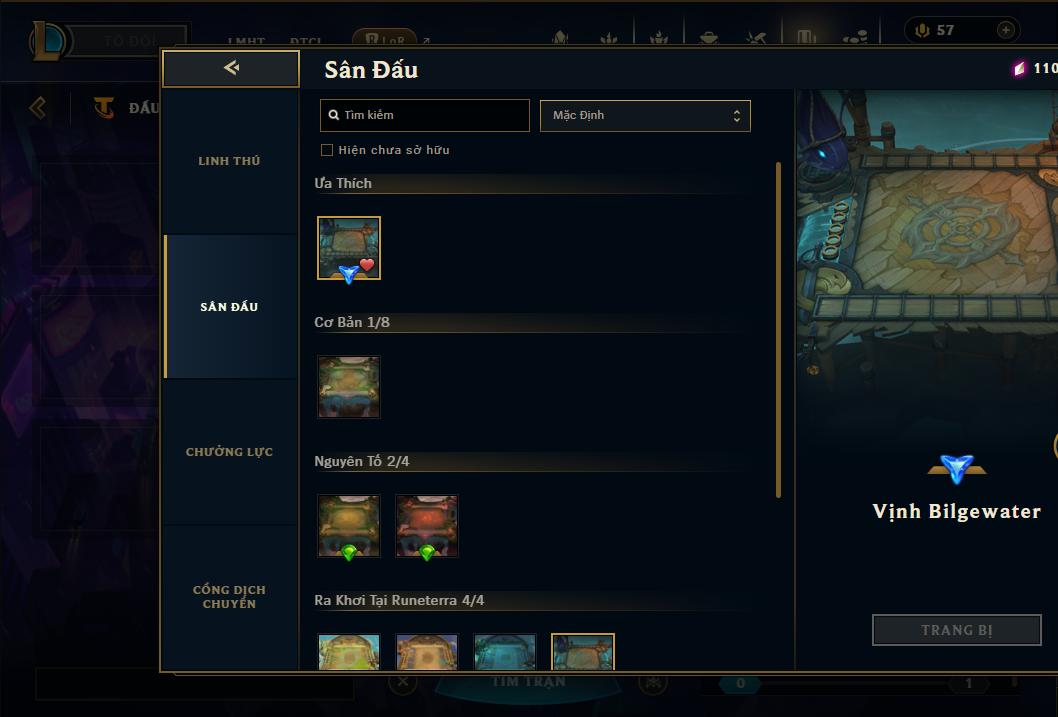Click the Trang Bị equip button
The height and width of the screenshot is (717, 1058).
pyautogui.click(x=956, y=630)
